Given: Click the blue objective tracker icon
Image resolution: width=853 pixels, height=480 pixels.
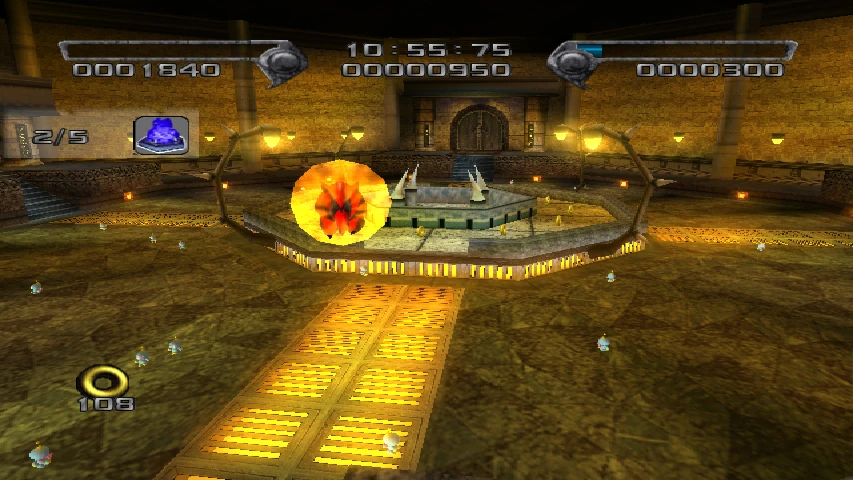Looking at the screenshot, I should point(161,136).
